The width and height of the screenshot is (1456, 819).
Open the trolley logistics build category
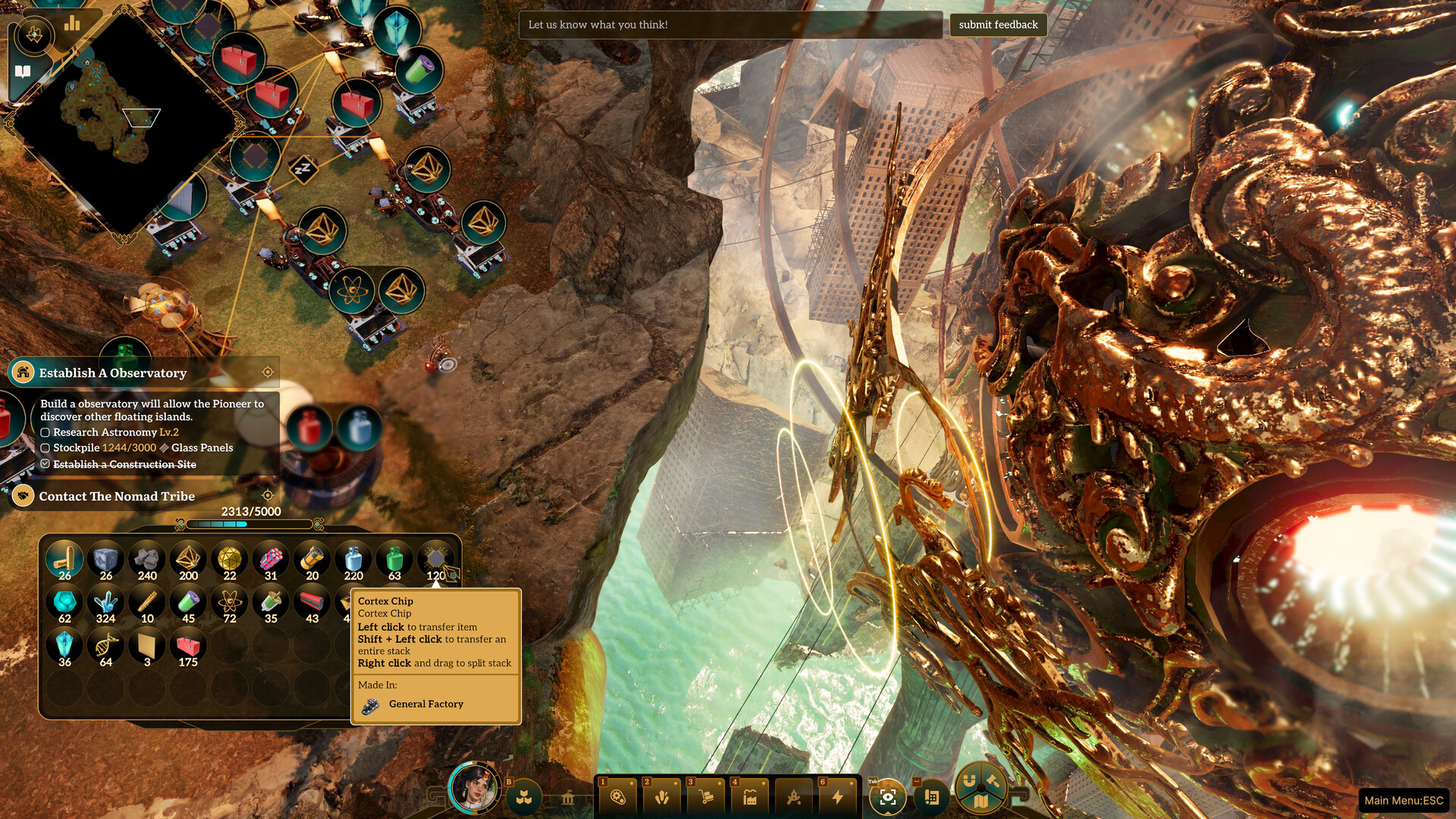pyautogui.click(x=706, y=797)
